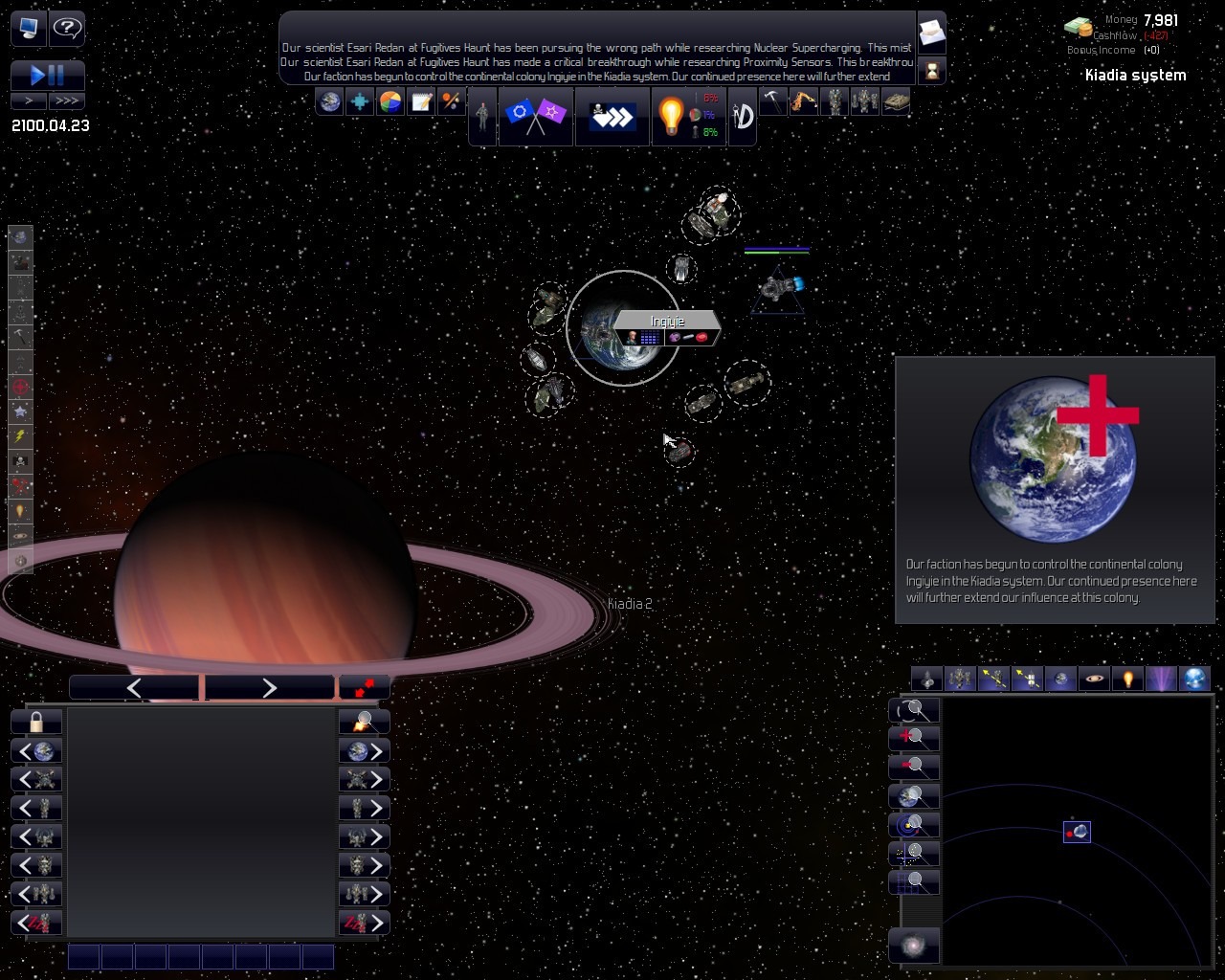Open the crossed flags diplomacy screen

pyautogui.click(x=535, y=117)
